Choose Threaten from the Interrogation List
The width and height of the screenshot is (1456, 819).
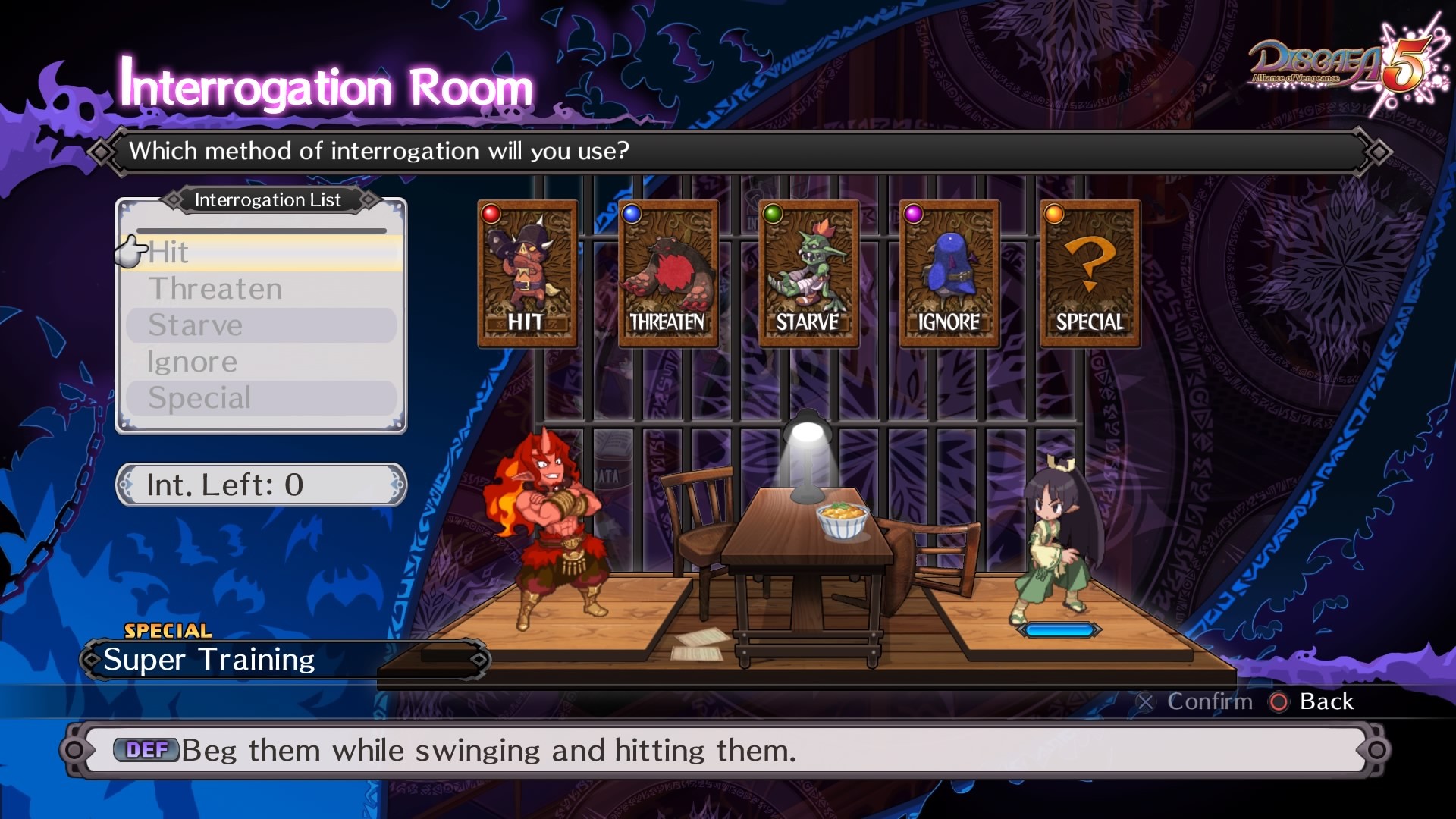click(x=262, y=289)
